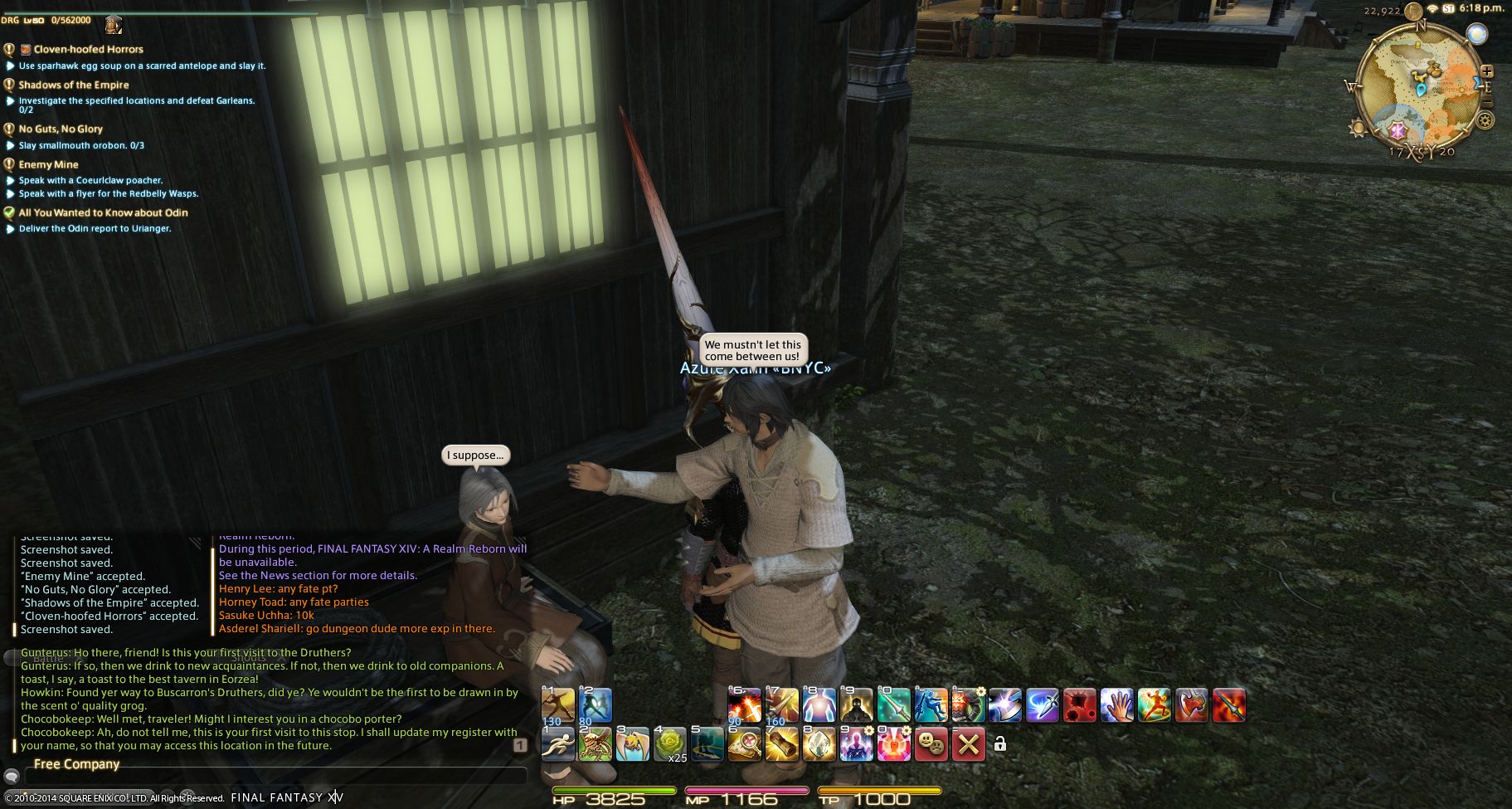Activate the Sprint running-figure action
Viewport: 1512px width, 809px height.
pos(557,744)
